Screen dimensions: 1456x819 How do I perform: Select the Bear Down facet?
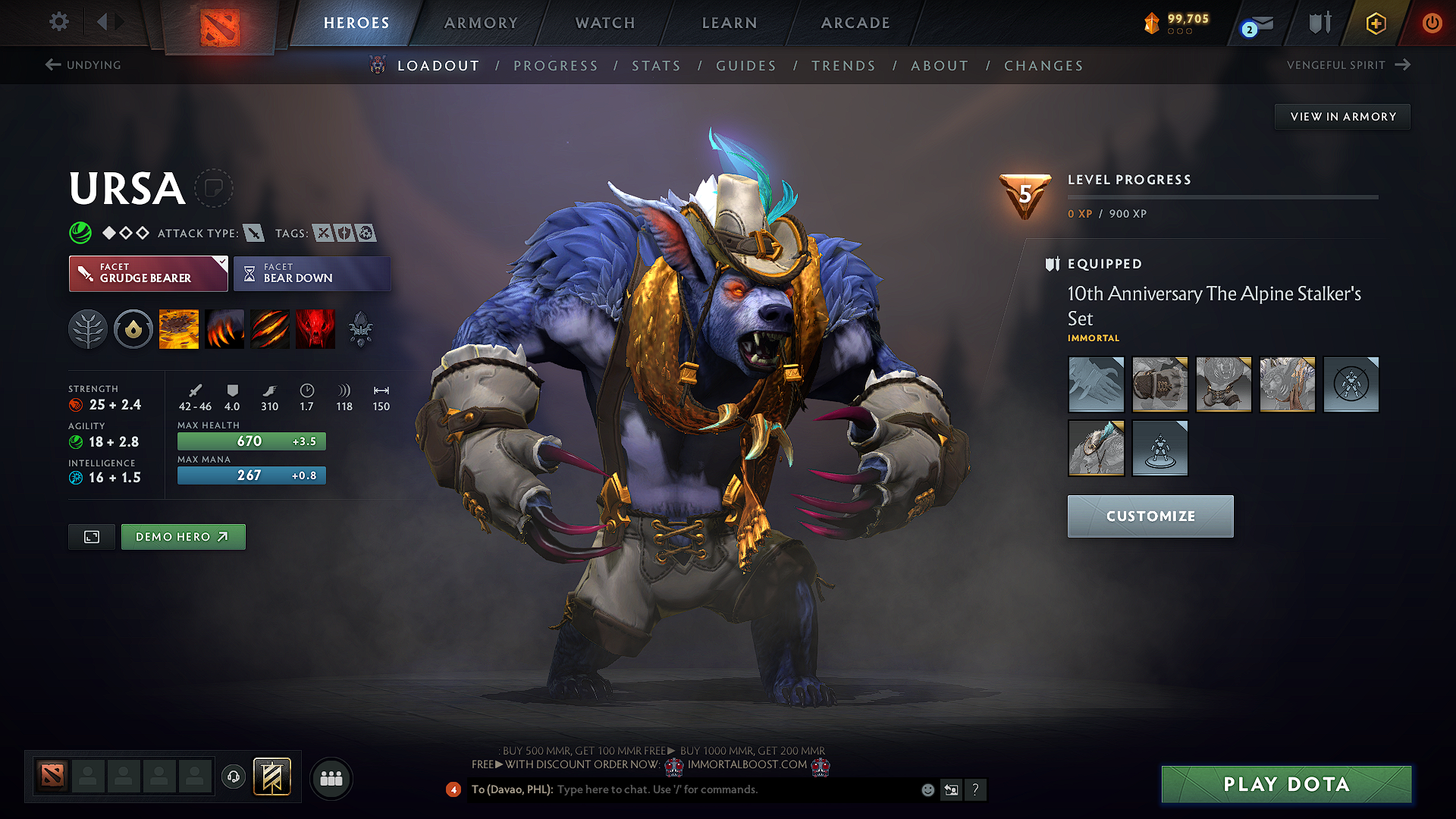[312, 273]
